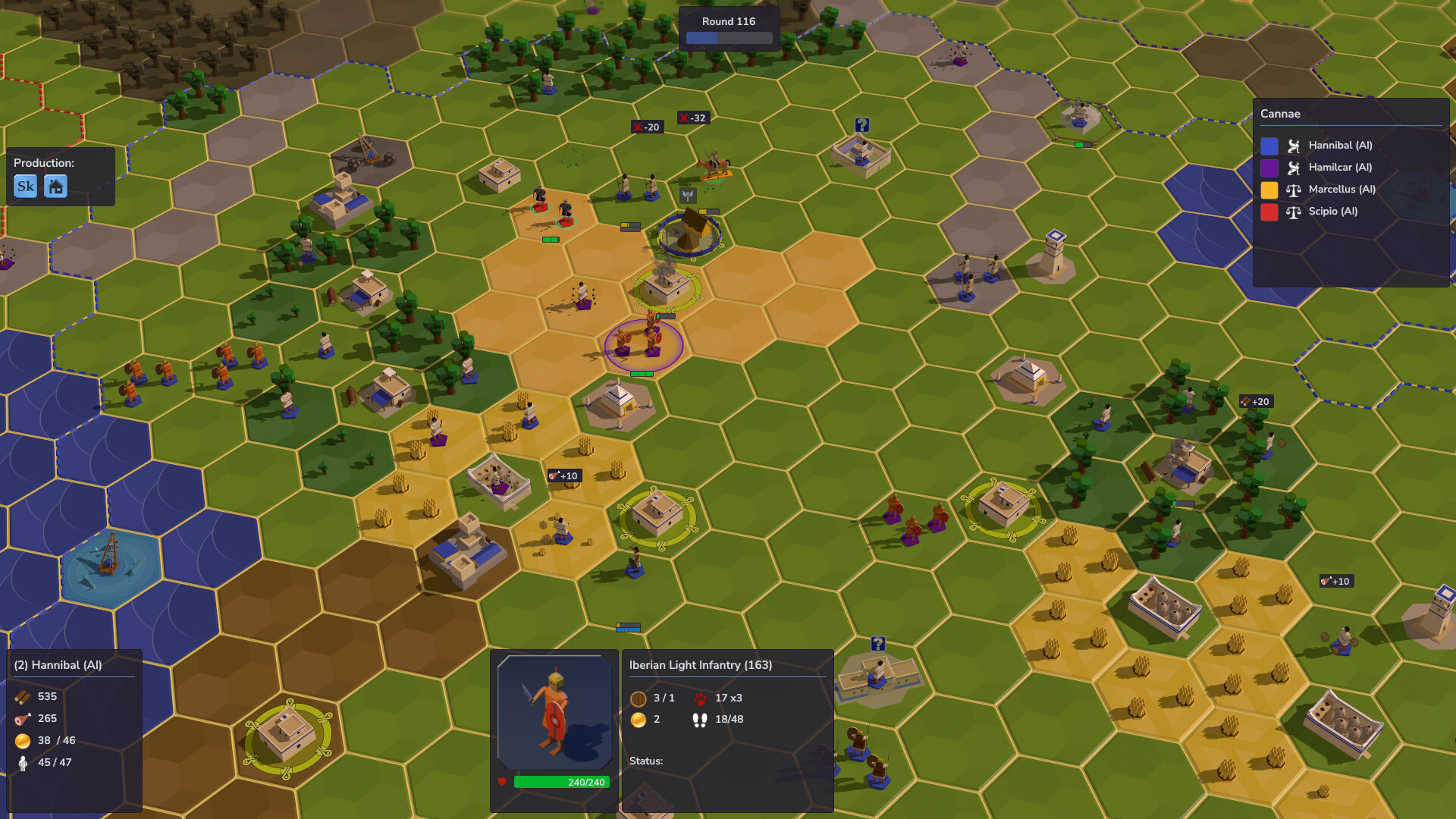Click the wood resource icon showing 535
Viewport: 1456px width, 819px height.
click(x=20, y=696)
